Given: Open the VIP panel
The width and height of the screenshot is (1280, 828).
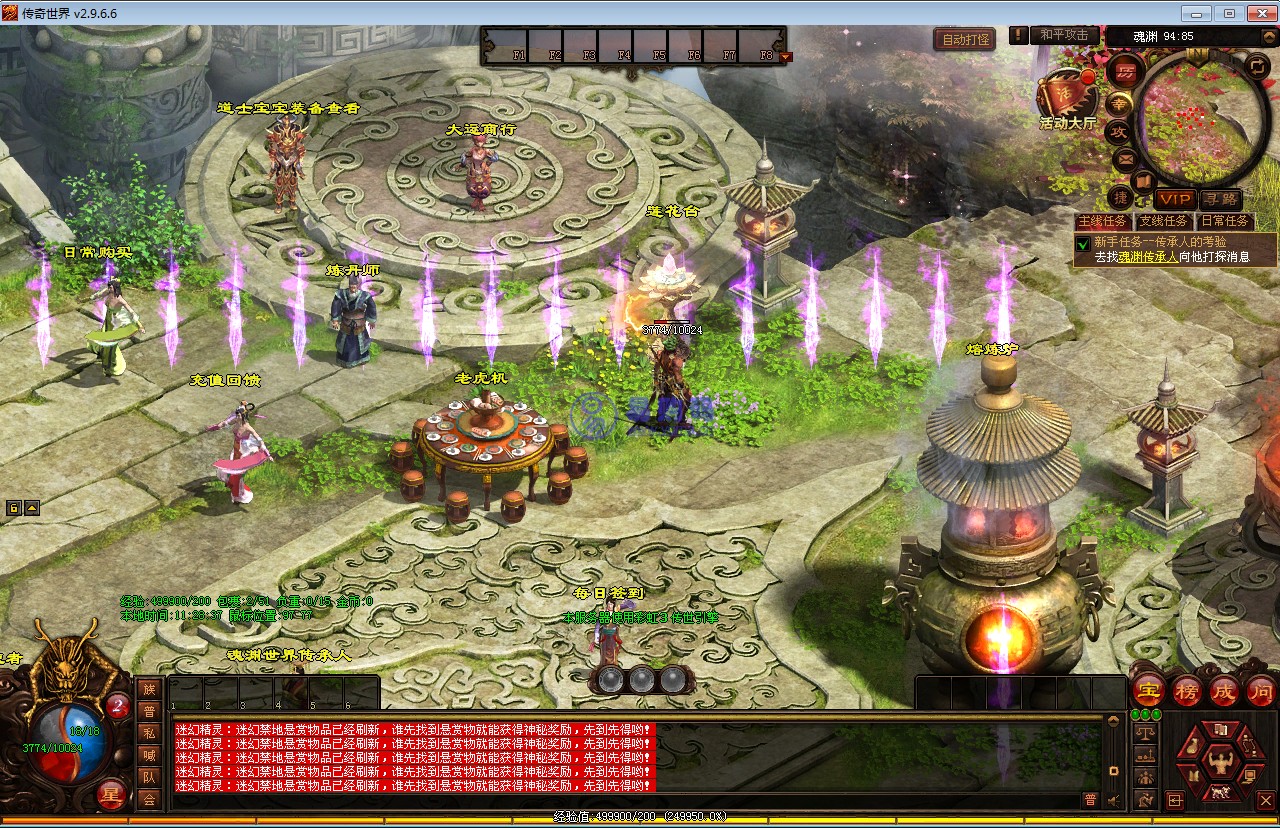Looking at the screenshot, I should click(x=1174, y=200).
